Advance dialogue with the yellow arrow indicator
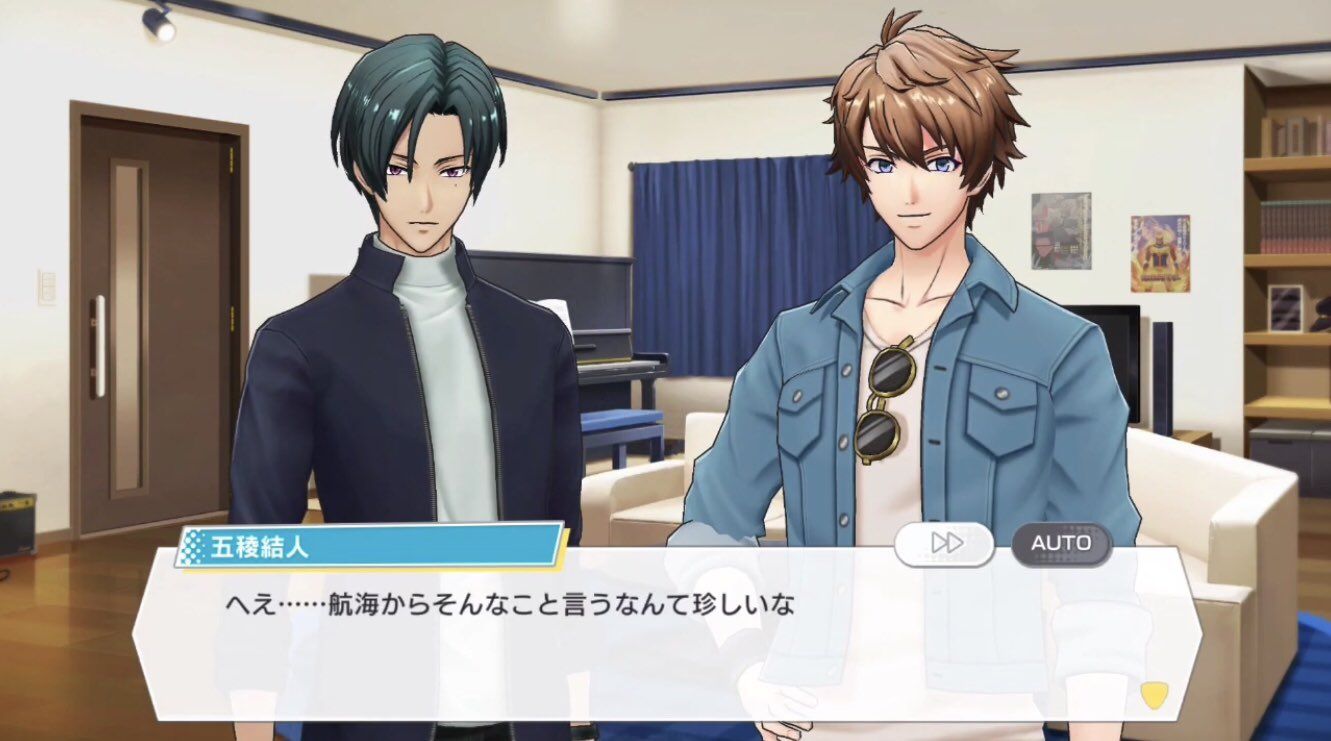The height and width of the screenshot is (741, 1331). tap(1153, 694)
